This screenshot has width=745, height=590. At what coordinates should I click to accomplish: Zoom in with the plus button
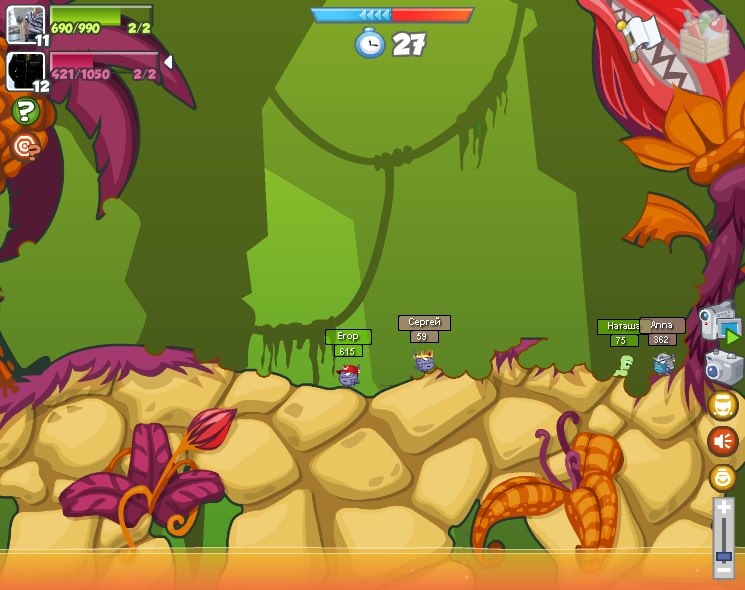pos(723,508)
